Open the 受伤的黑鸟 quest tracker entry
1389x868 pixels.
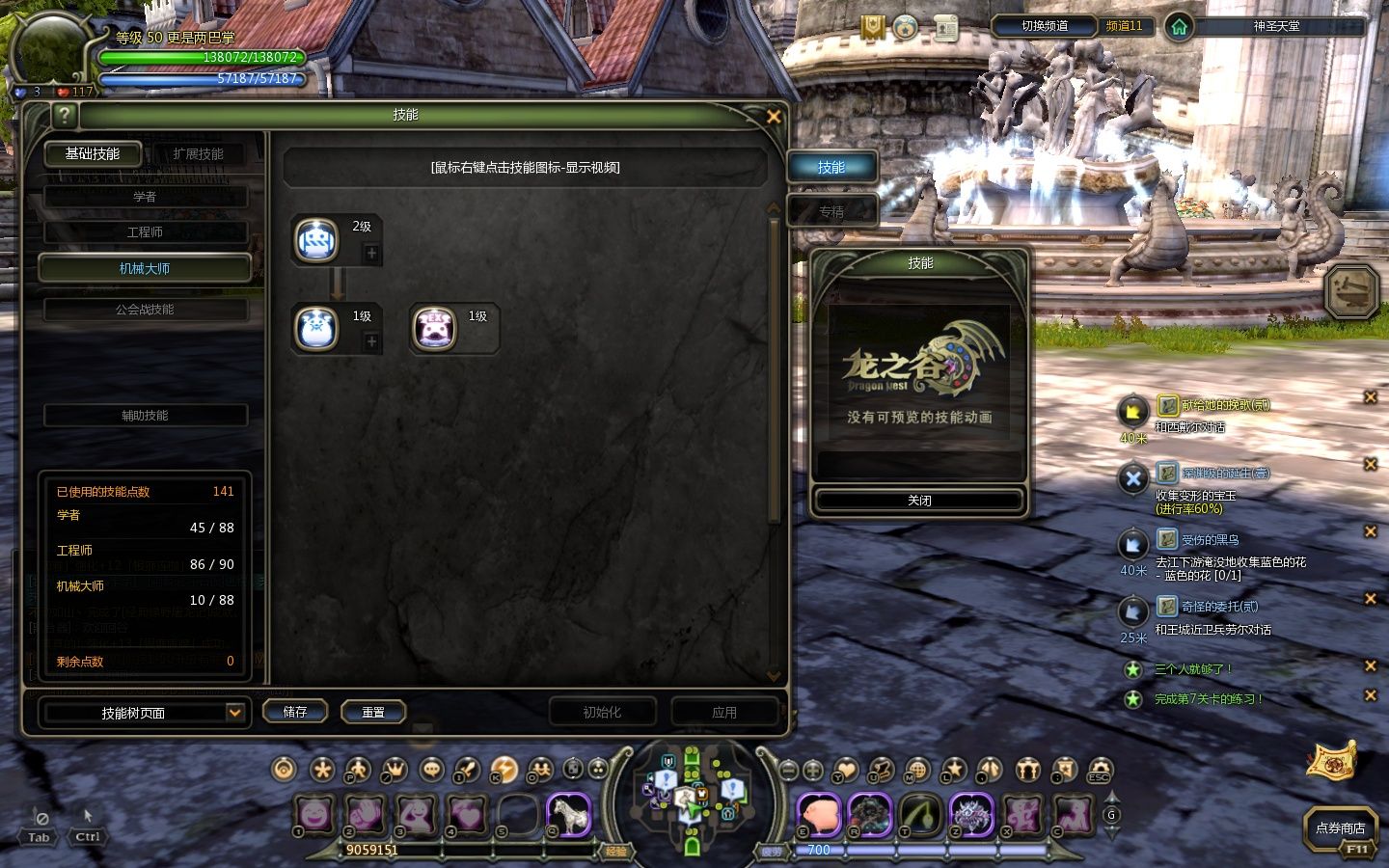tap(1210, 540)
